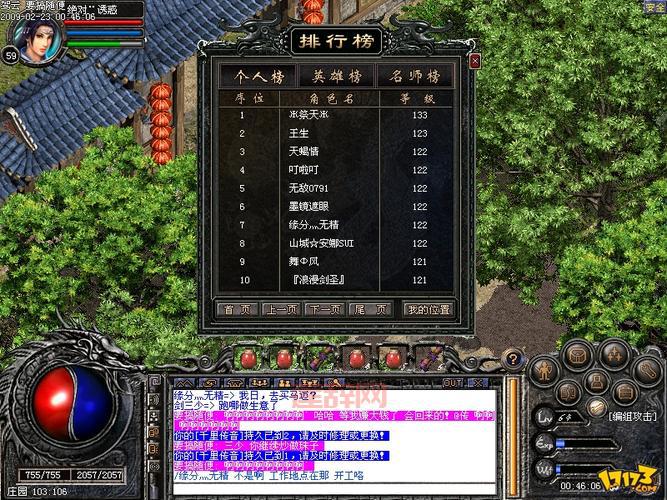Open the question mark help button
This screenshot has height=500, width=667.
513,358
